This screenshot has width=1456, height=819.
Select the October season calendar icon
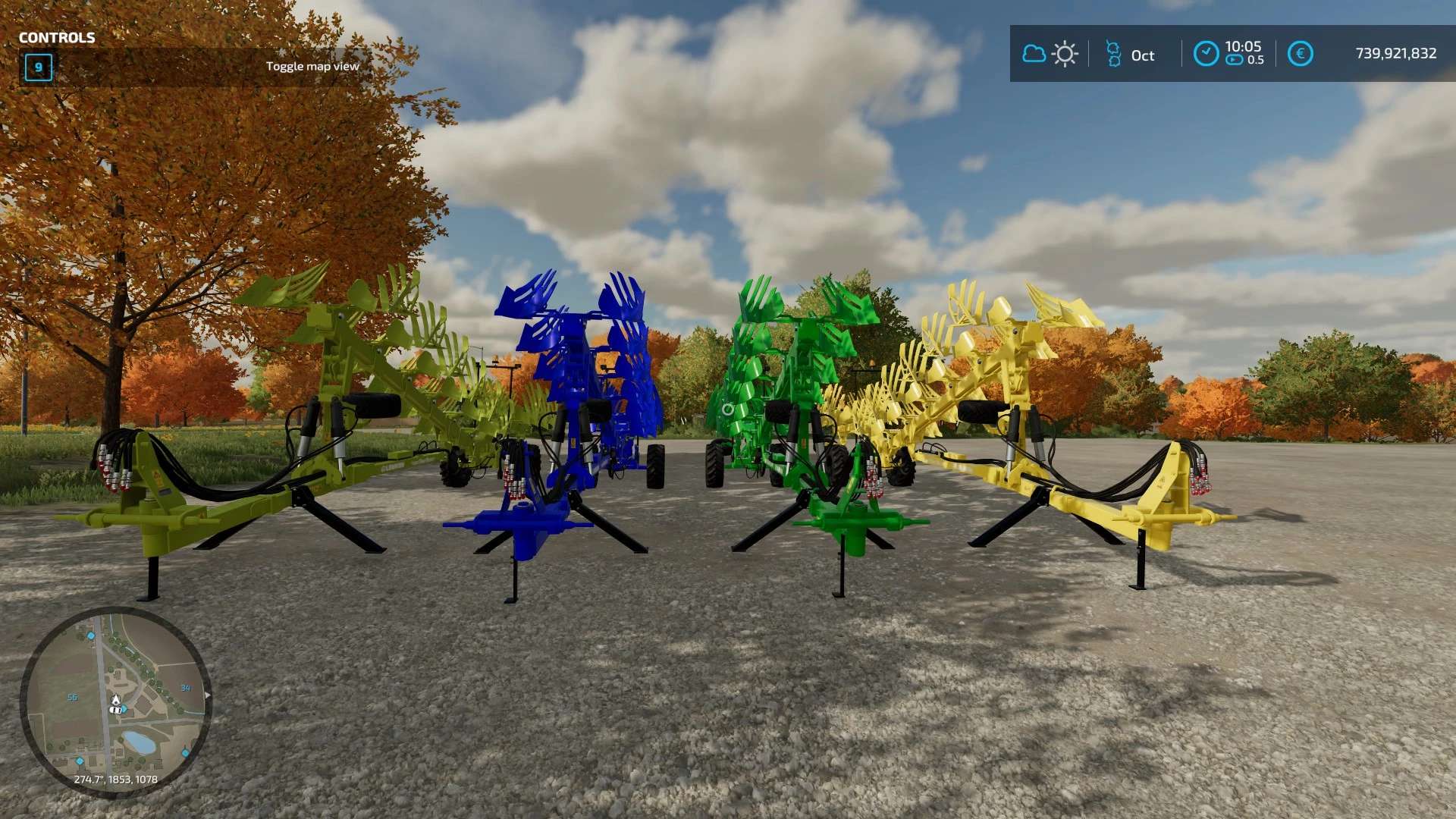(x=1112, y=54)
